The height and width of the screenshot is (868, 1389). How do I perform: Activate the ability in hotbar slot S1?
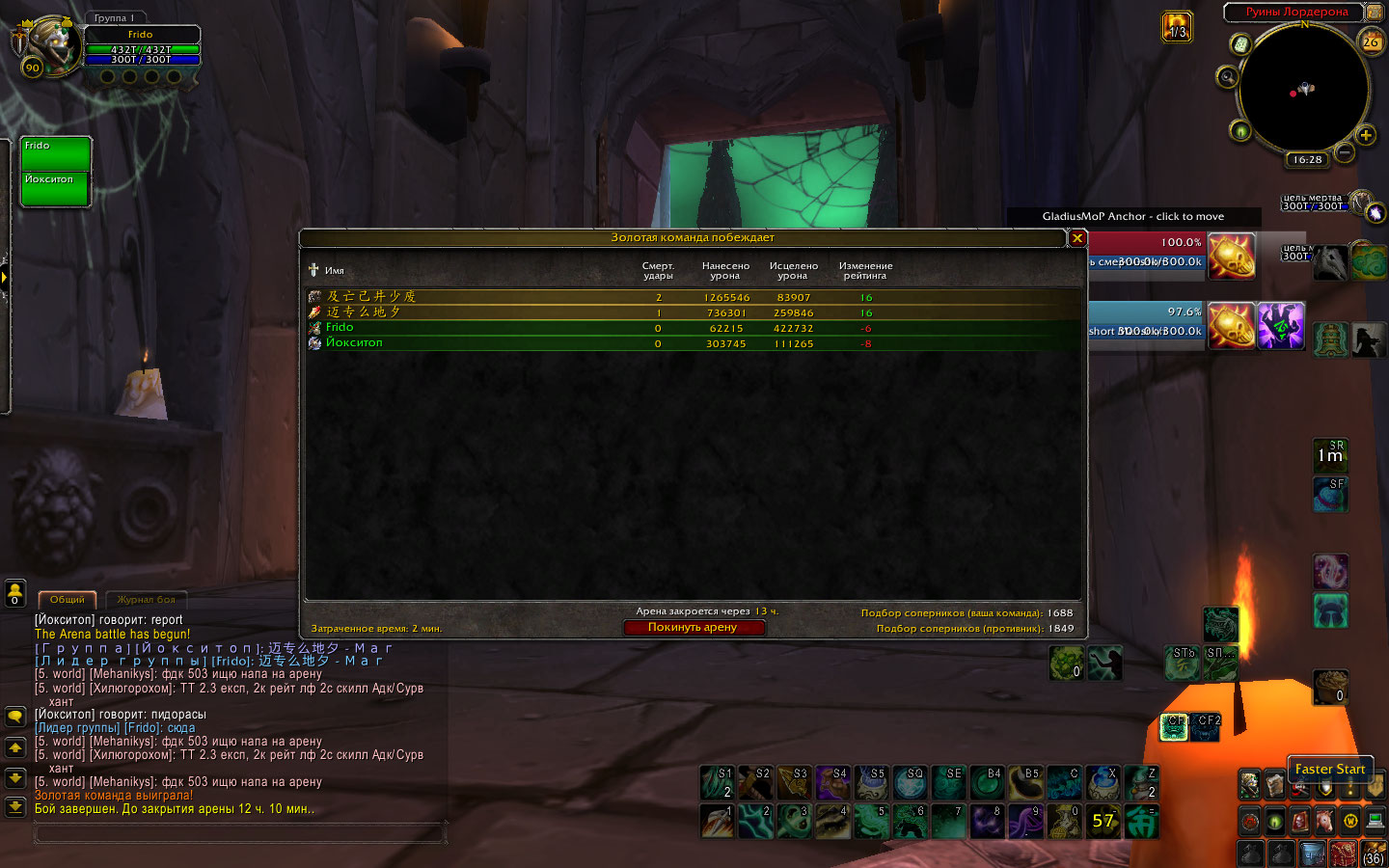click(717, 783)
